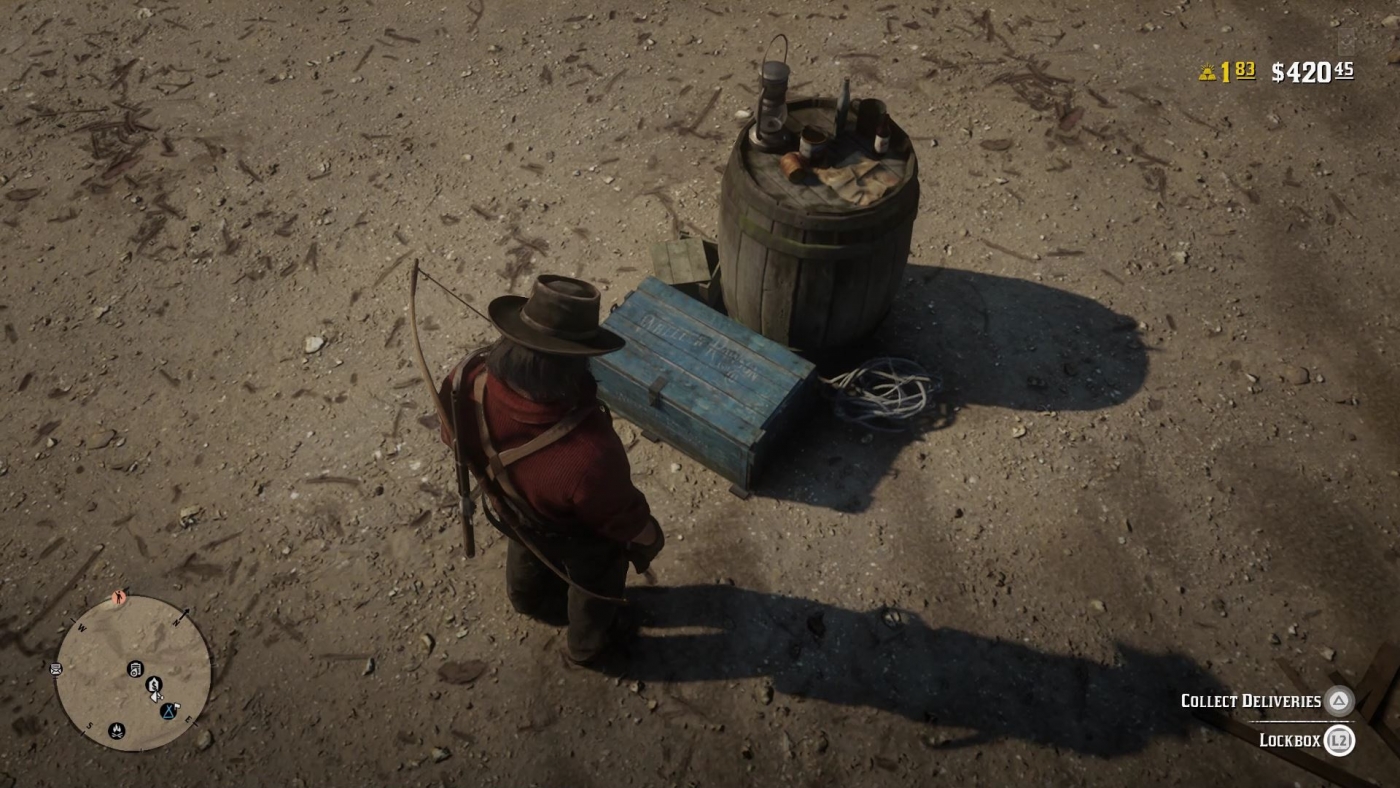Select the camp tent icon on the minimap
This screenshot has height=788, width=1400.
click(x=168, y=712)
